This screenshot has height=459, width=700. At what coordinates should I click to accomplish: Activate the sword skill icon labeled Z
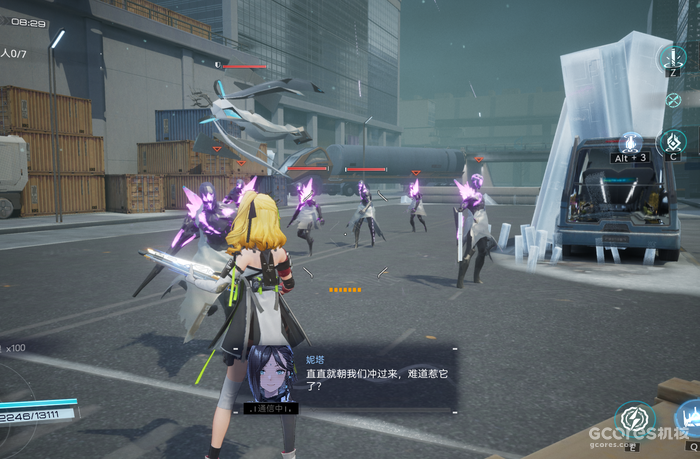point(672,57)
